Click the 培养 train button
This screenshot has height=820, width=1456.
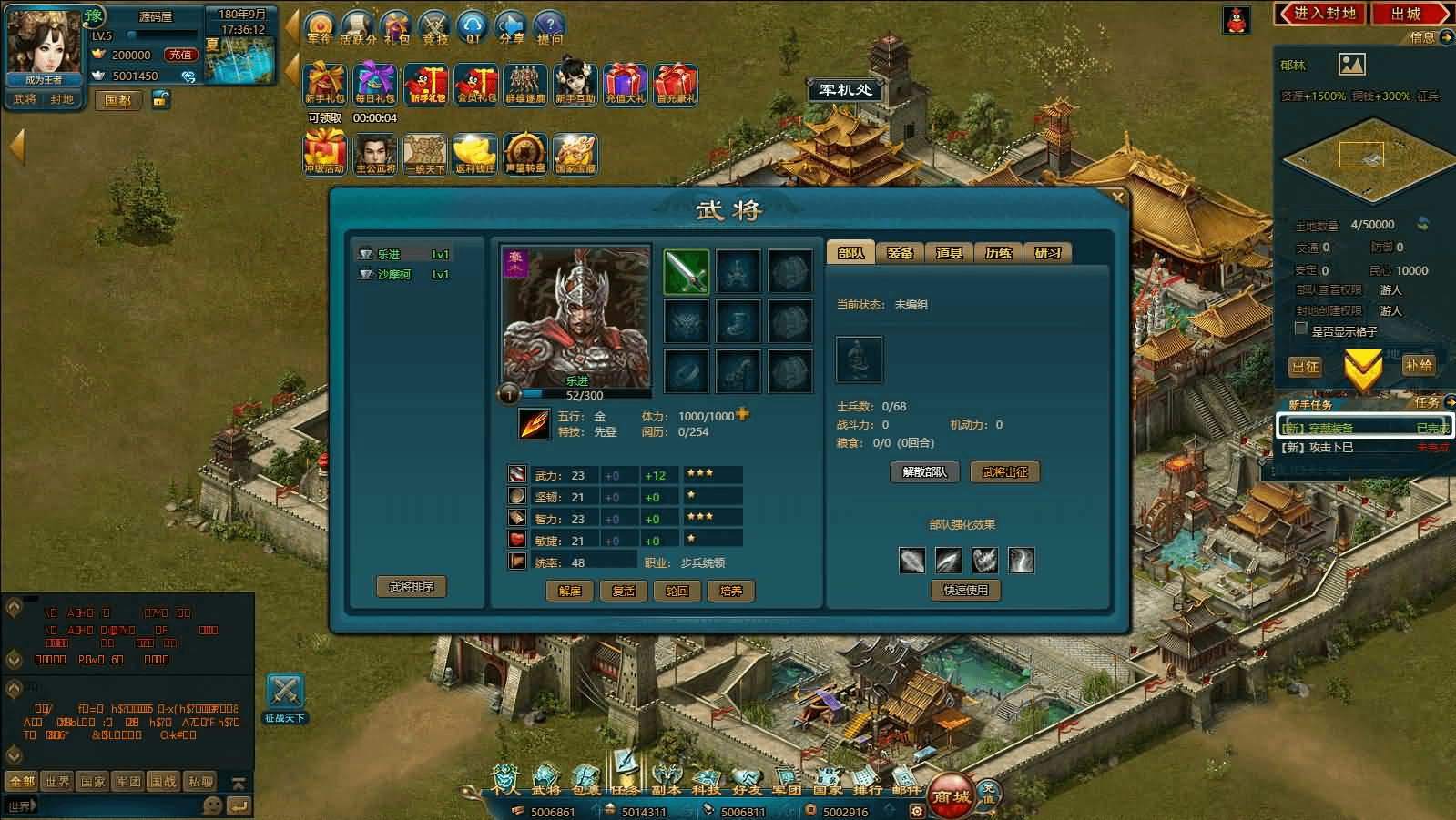click(730, 591)
